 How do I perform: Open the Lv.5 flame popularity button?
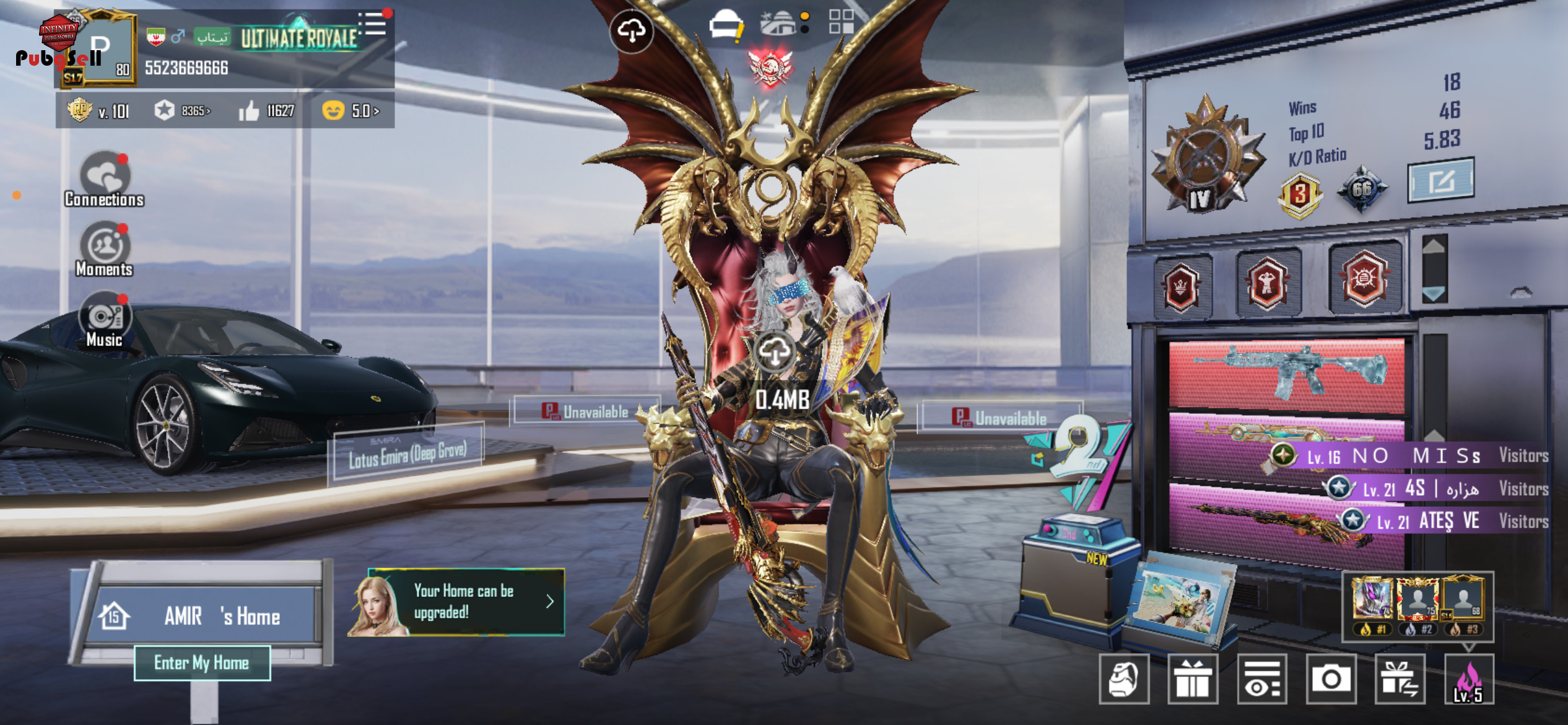(1468, 679)
